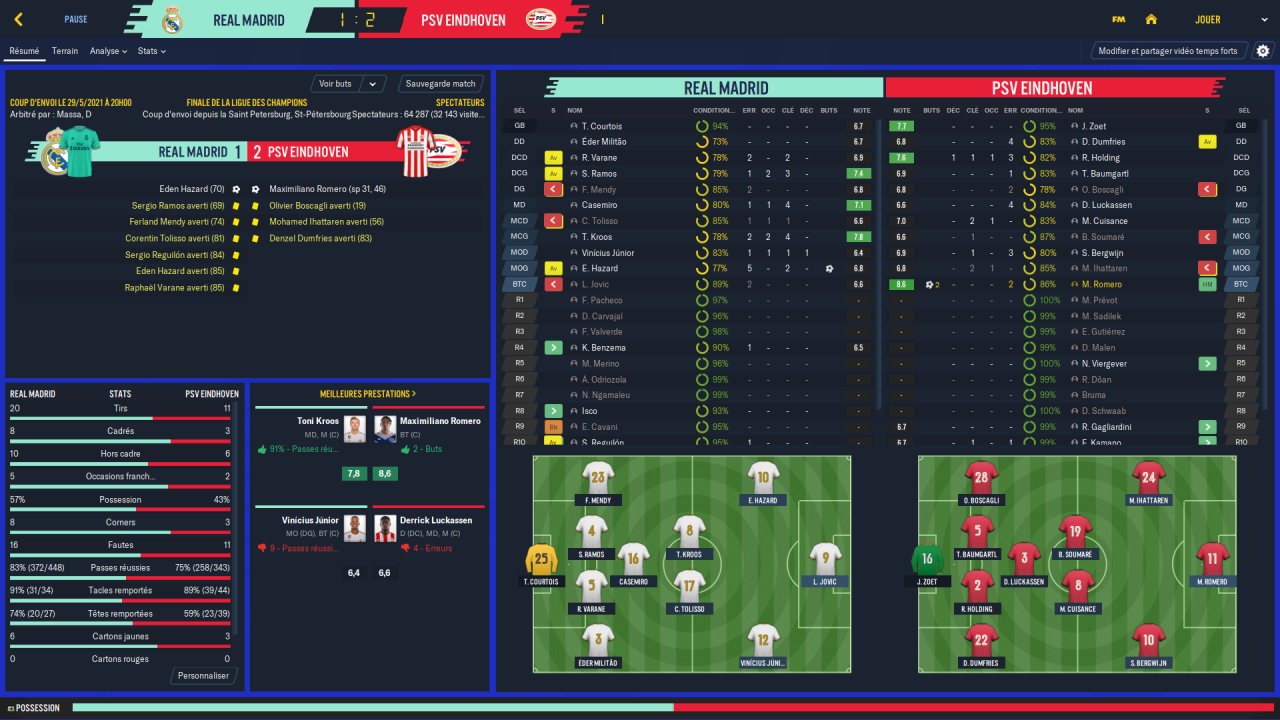Click J. Zoet goalkeeper shirt on pitch
This screenshot has height=720, width=1280.
[927, 560]
